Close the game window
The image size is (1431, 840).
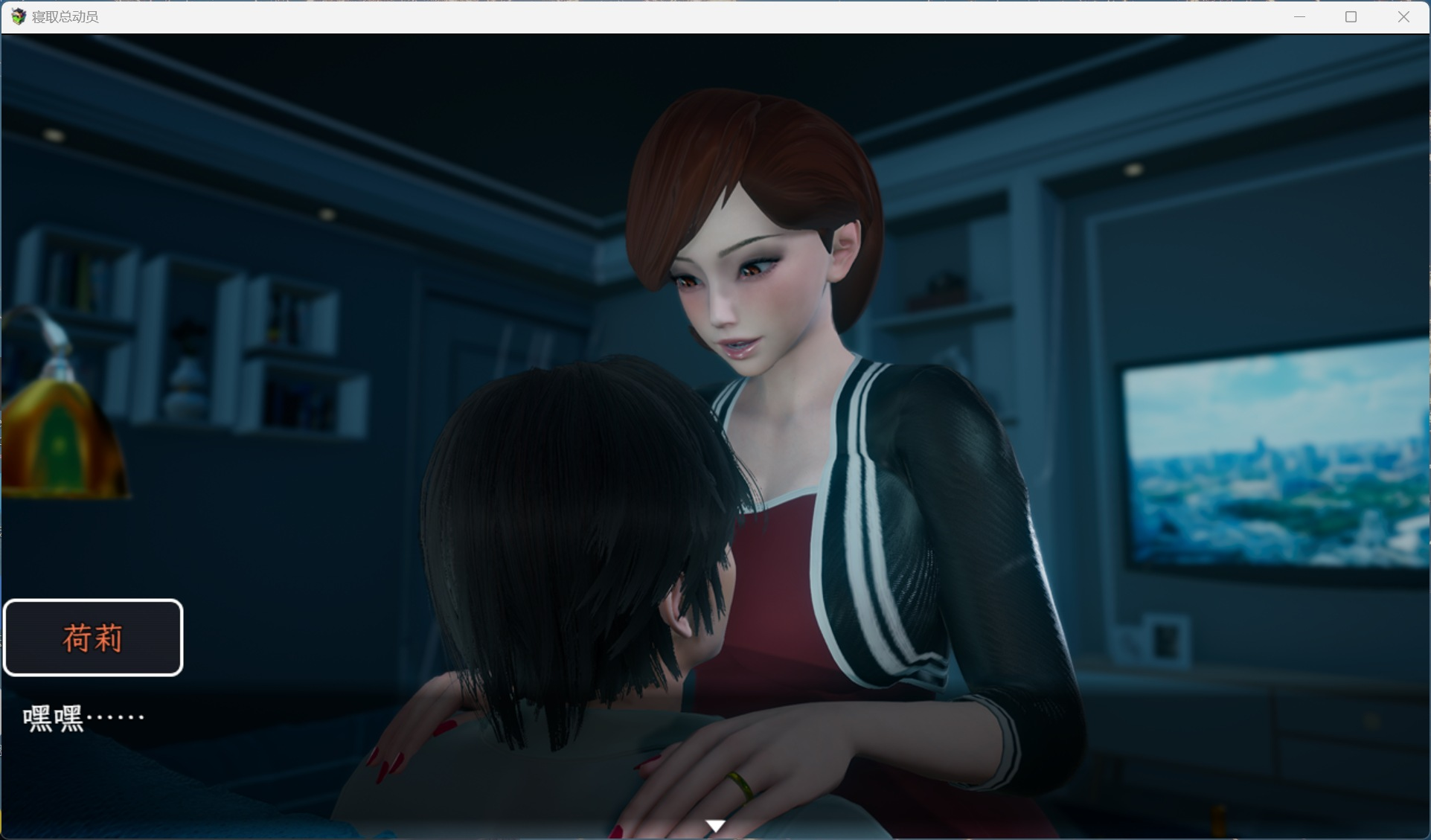(1403, 16)
